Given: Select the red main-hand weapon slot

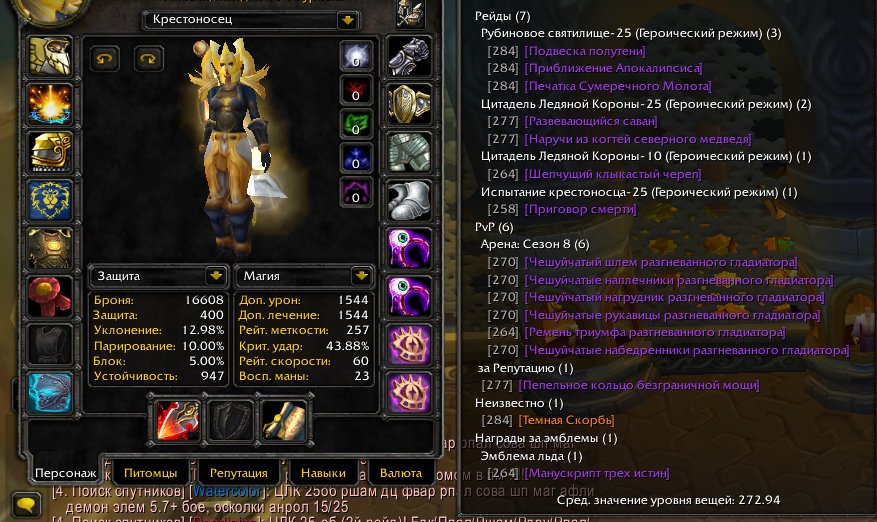Looking at the screenshot, I should (x=177, y=419).
